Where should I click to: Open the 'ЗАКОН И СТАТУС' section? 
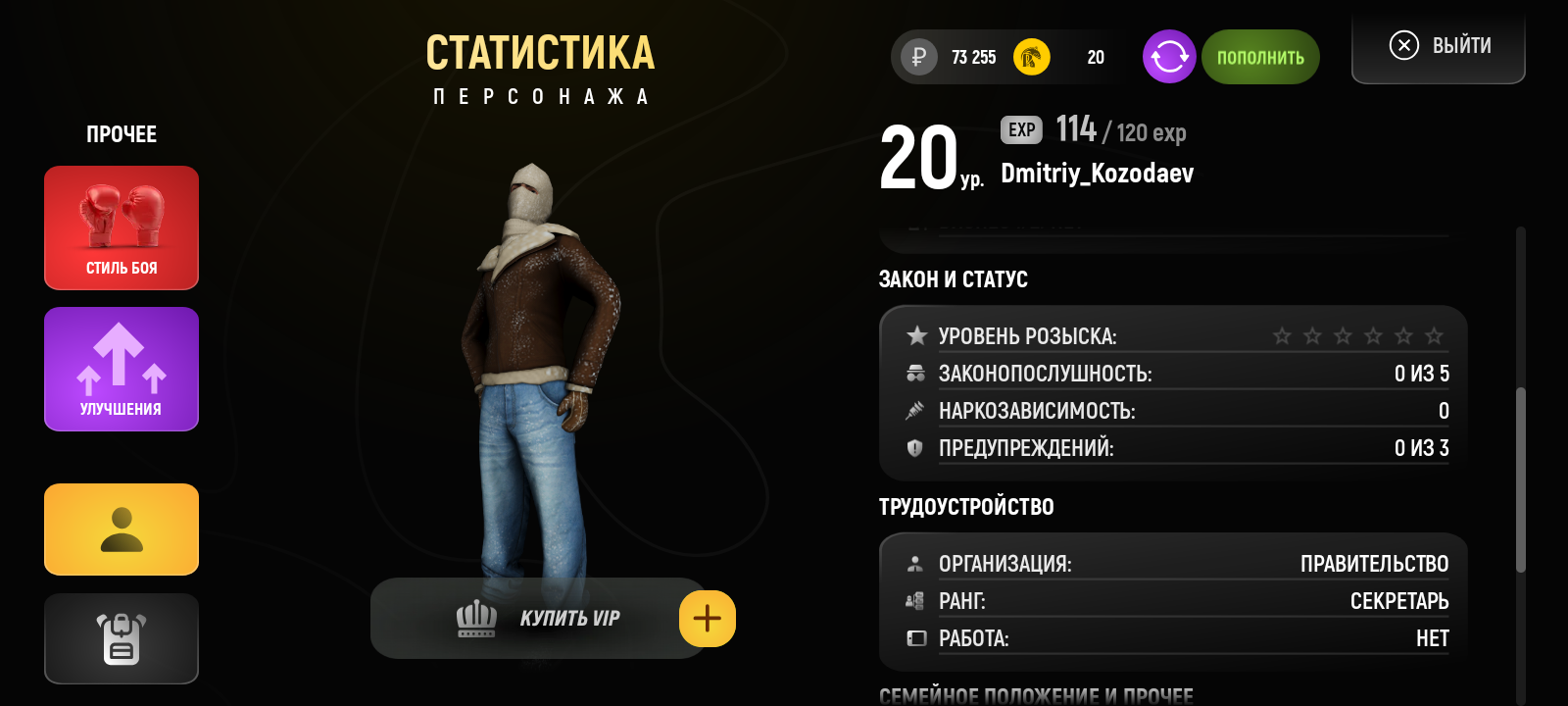click(953, 278)
